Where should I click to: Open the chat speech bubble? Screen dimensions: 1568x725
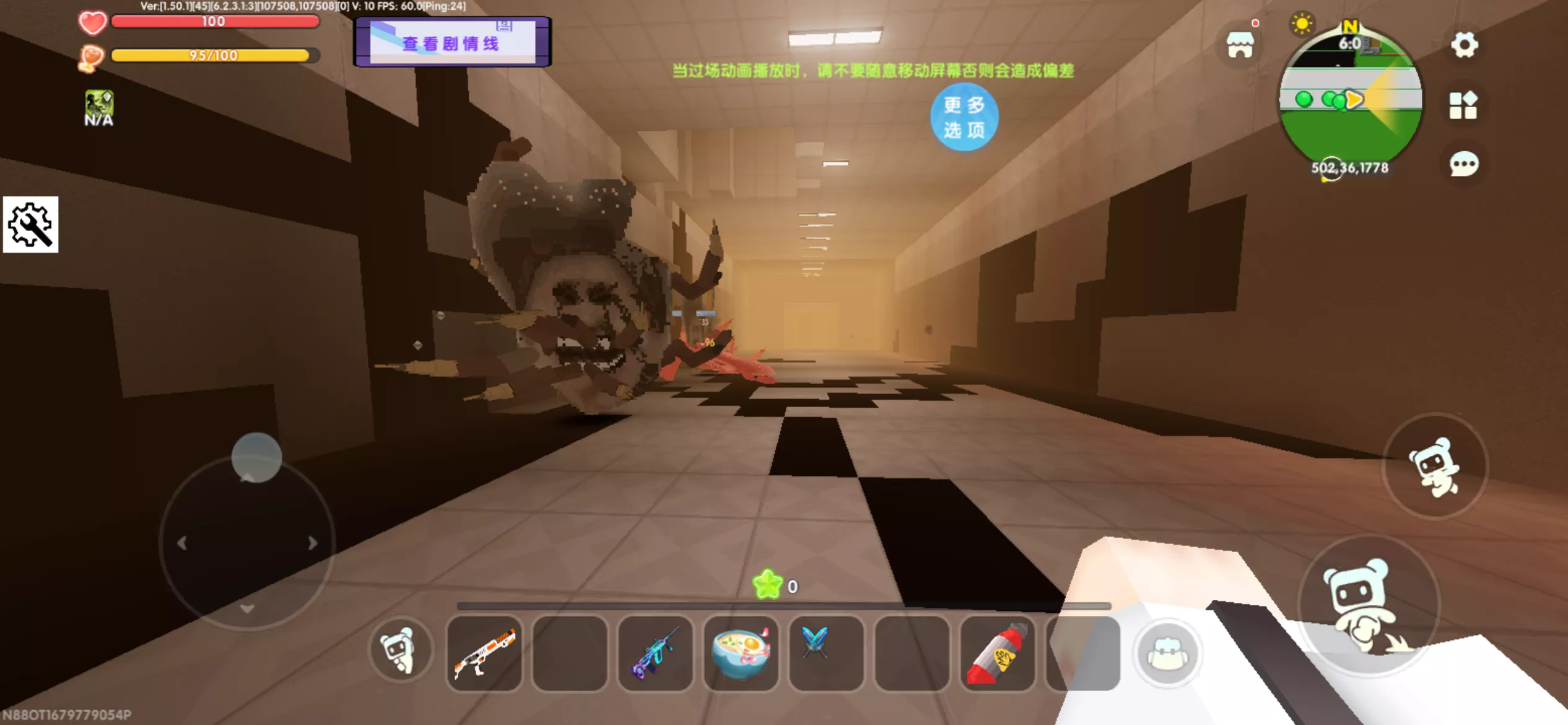tap(1464, 164)
